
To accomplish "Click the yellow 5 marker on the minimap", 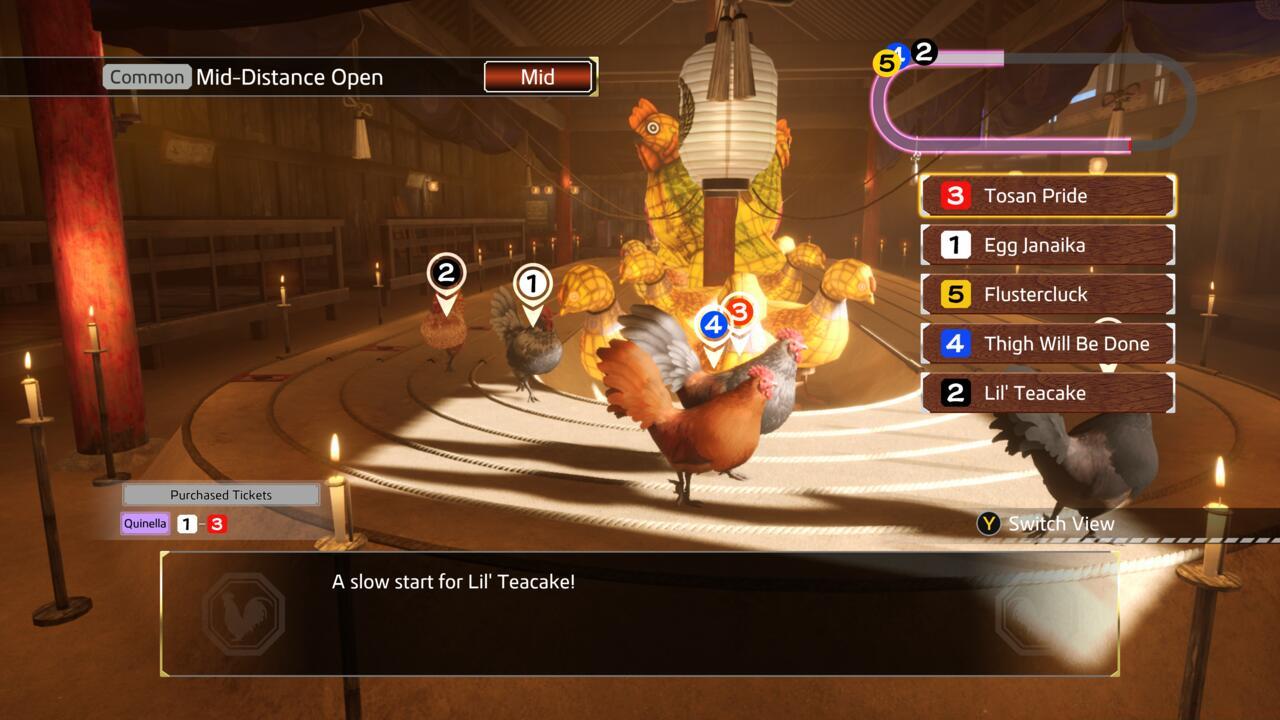I will click(x=884, y=62).
